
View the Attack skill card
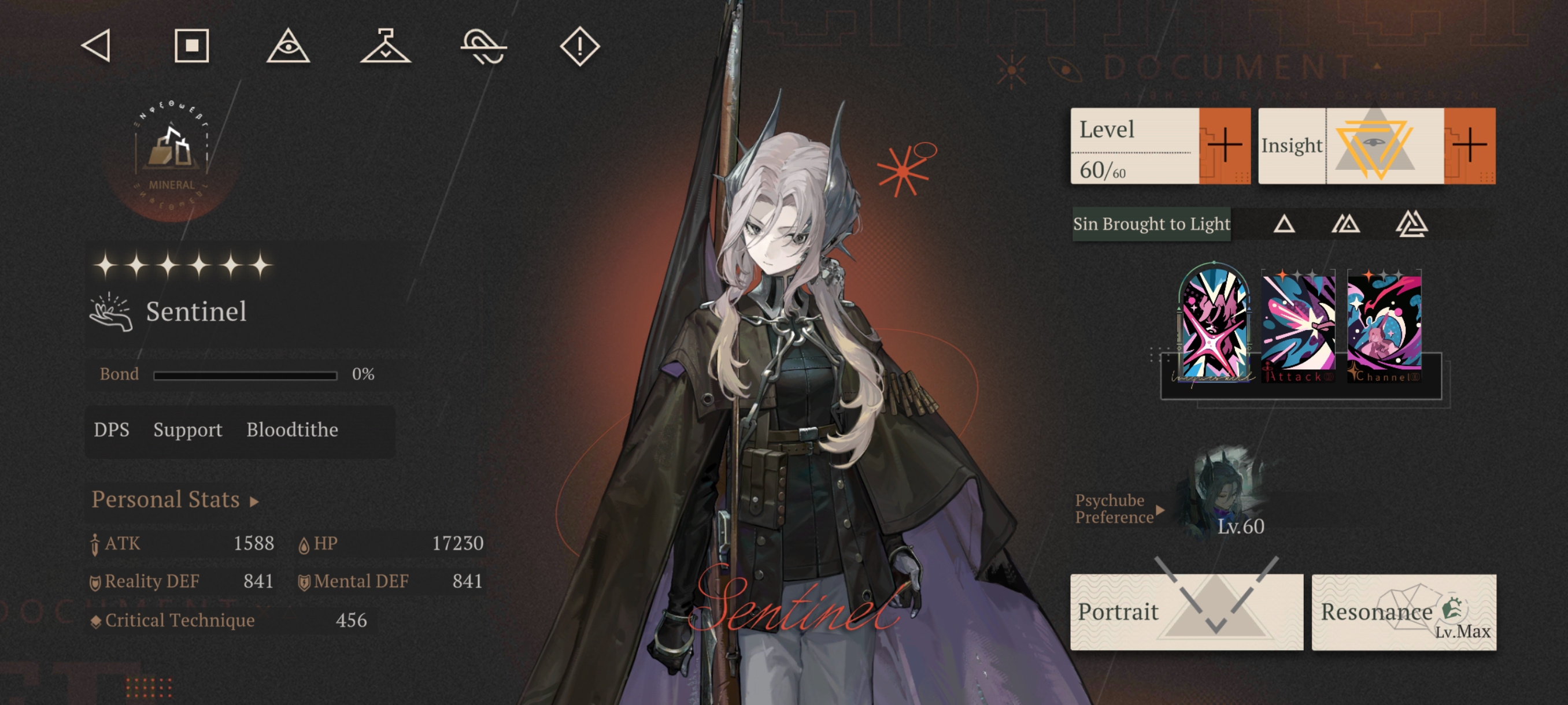1299,326
